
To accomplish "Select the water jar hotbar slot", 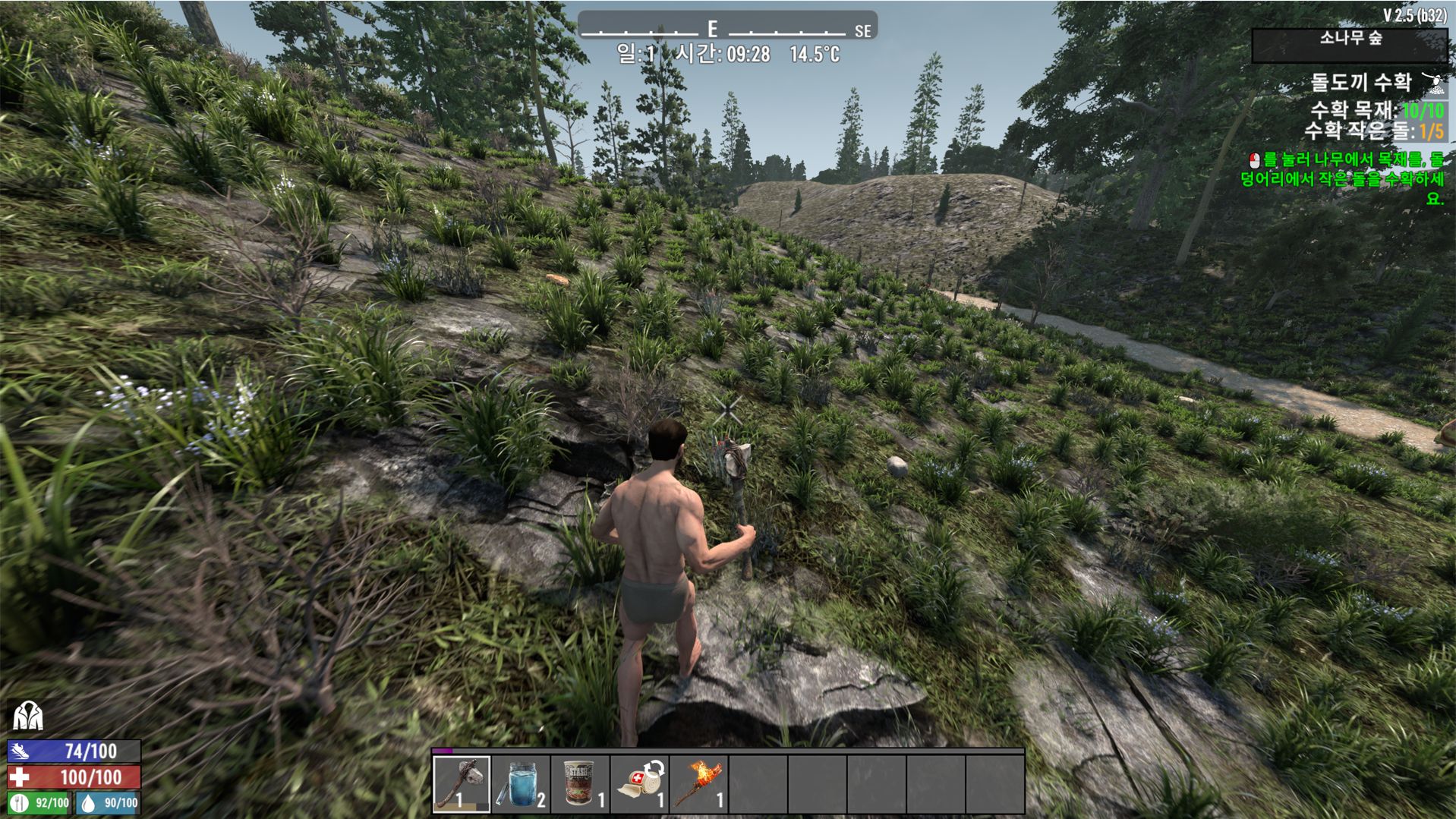I will (521, 783).
